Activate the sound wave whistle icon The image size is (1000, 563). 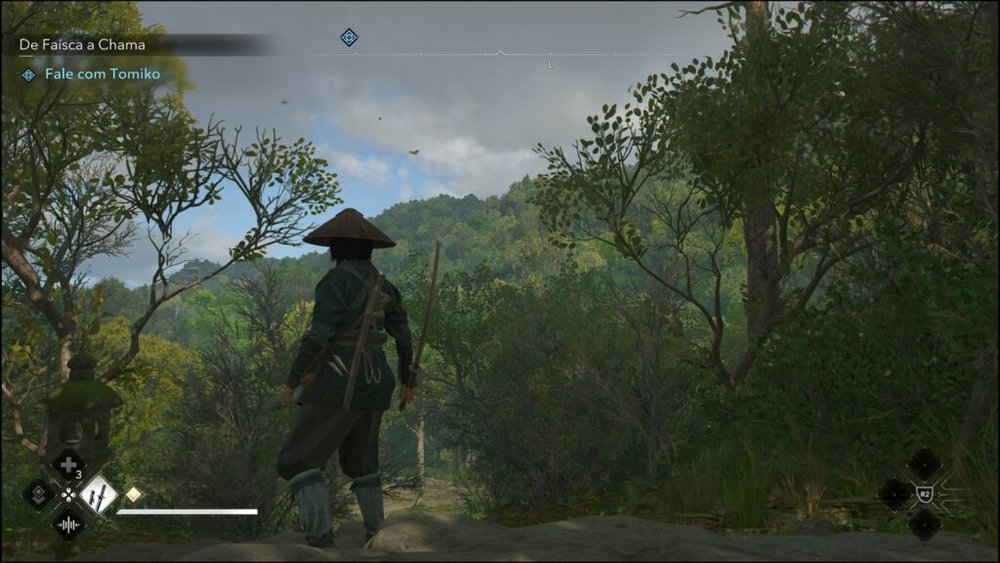click(x=68, y=524)
